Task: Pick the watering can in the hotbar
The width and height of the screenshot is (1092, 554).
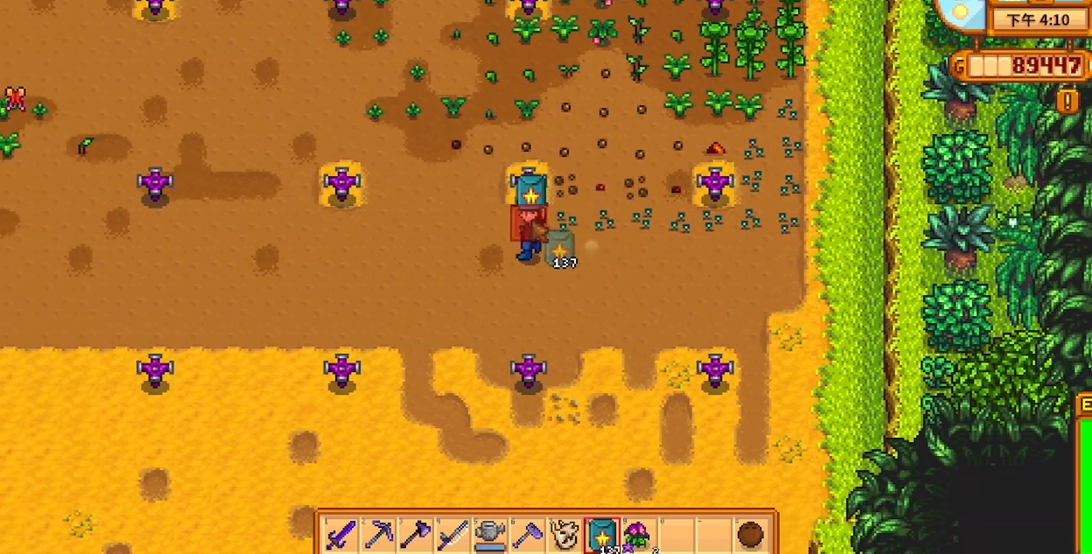Action: point(489,535)
